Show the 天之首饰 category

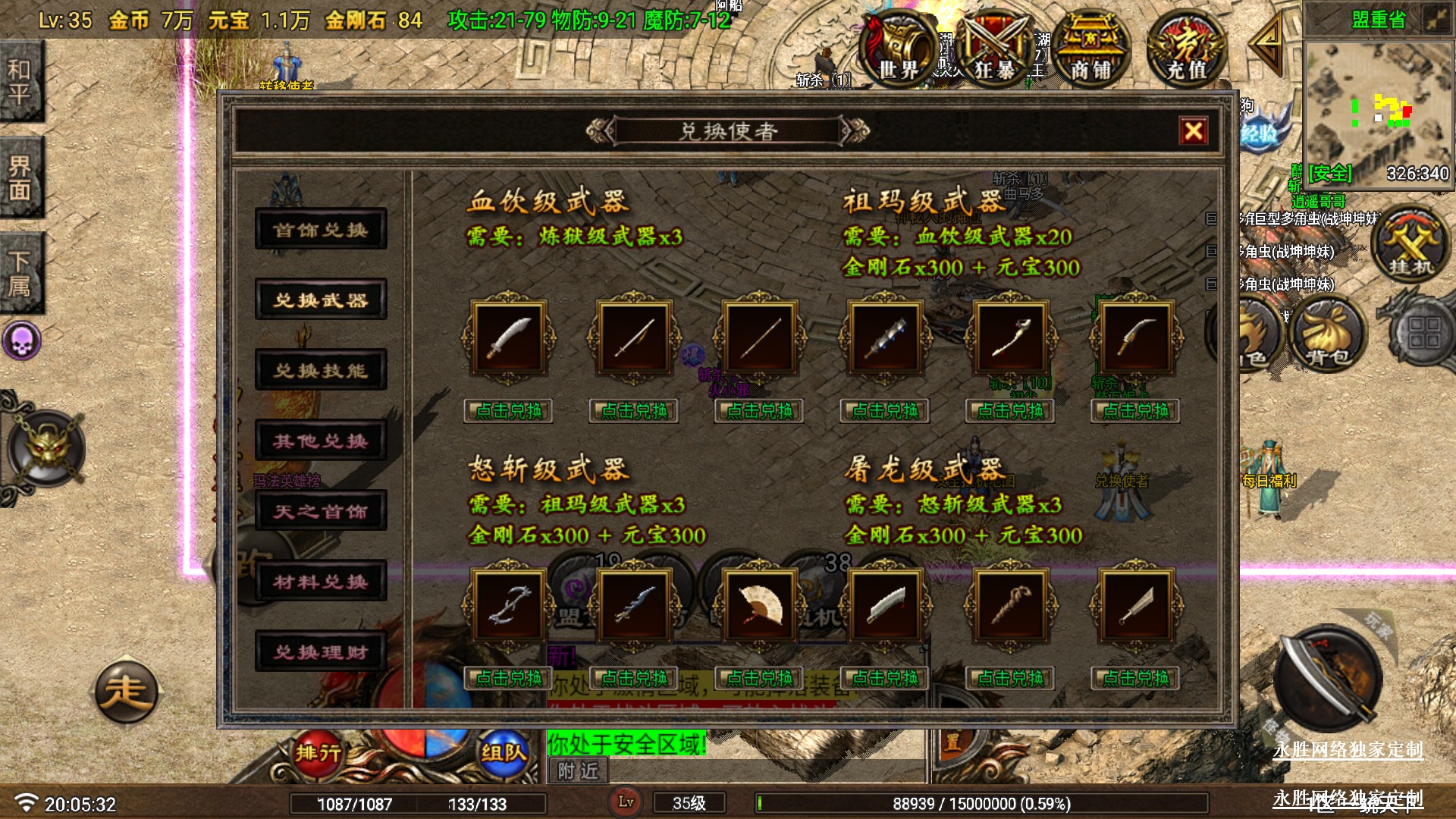coord(321,511)
